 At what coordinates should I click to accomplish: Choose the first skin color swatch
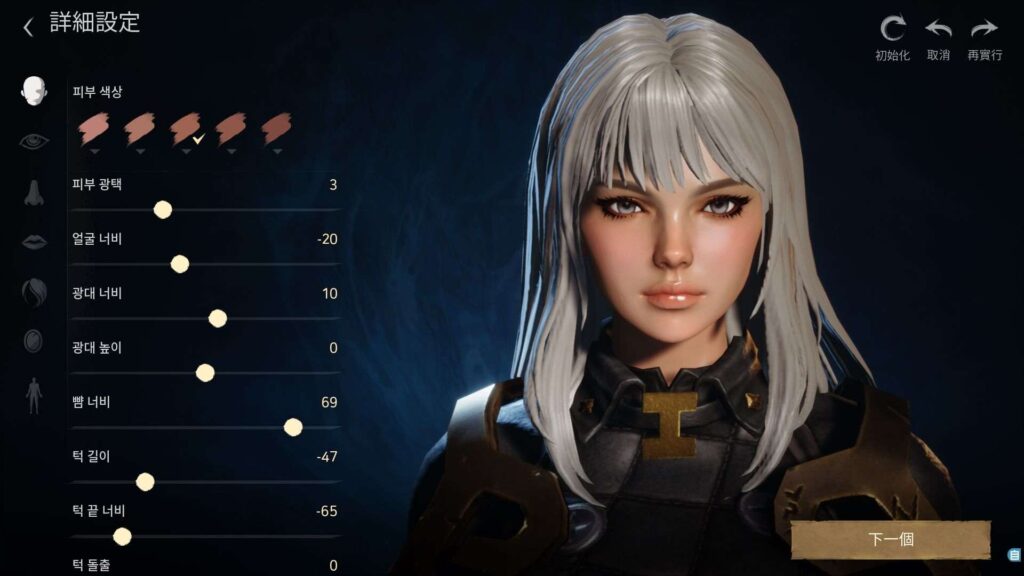click(x=94, y=128)
